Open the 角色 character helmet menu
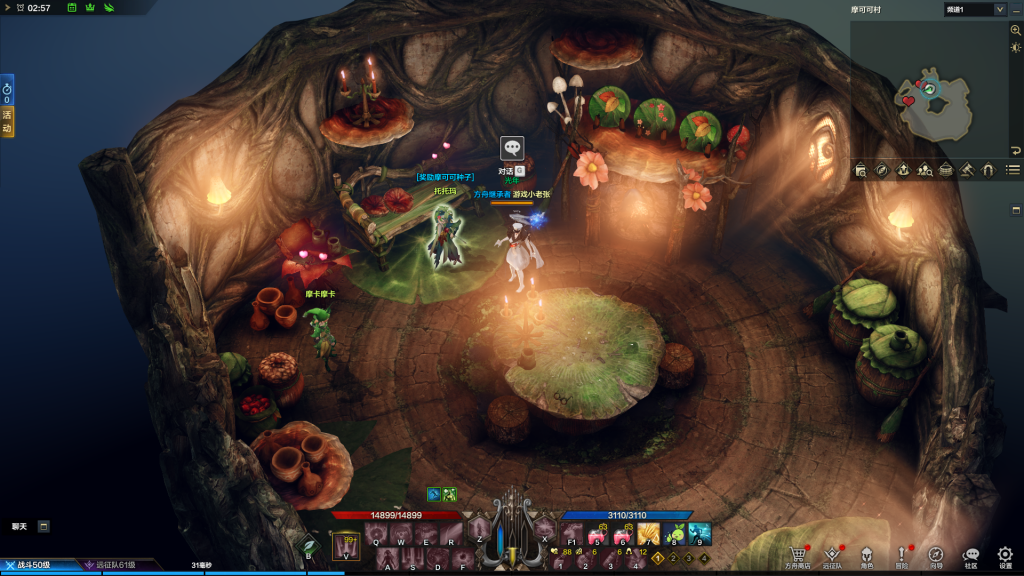 (x=867, y=554)
